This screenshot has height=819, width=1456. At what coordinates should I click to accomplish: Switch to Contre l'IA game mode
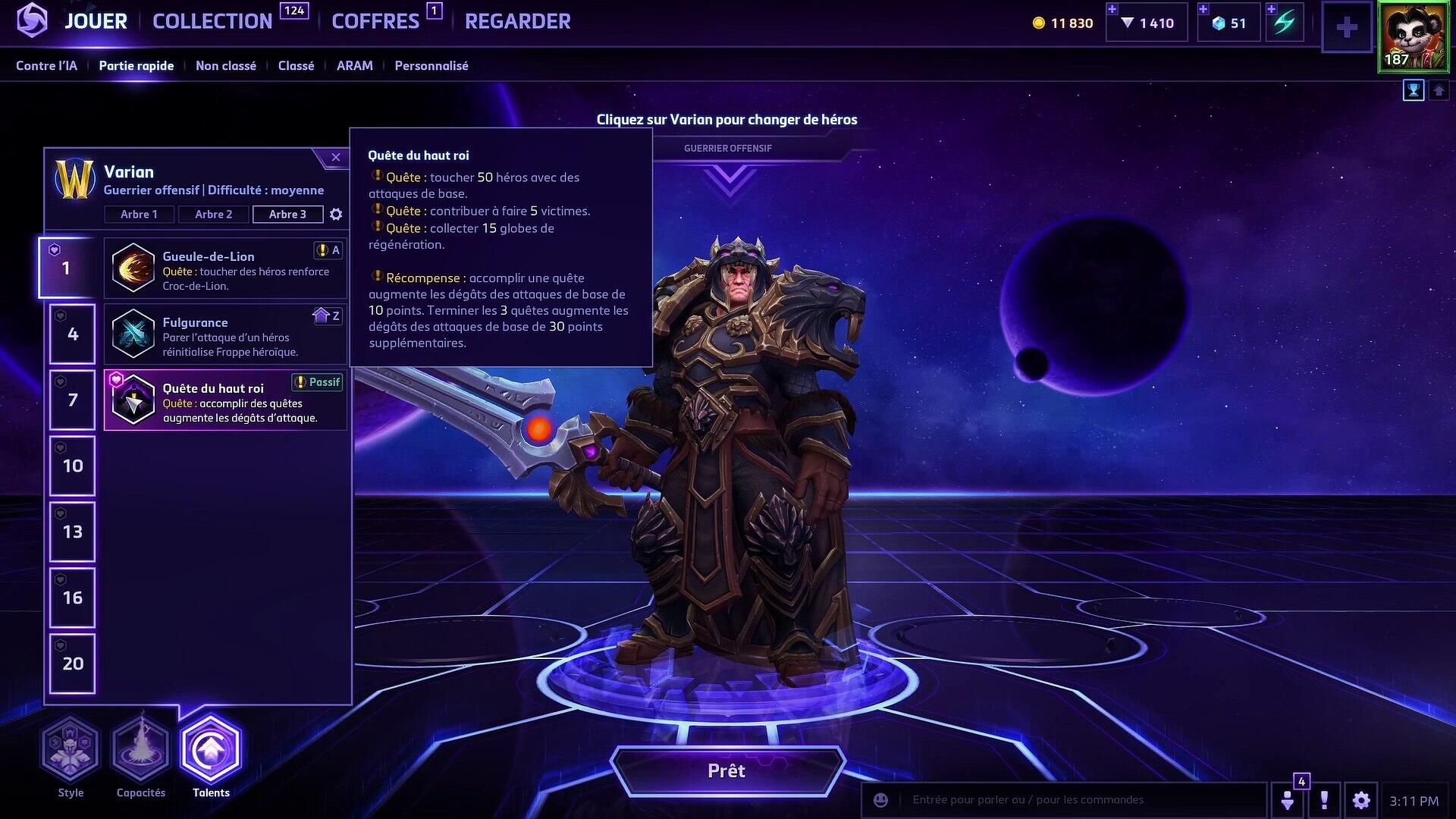(x=46, y=66)
